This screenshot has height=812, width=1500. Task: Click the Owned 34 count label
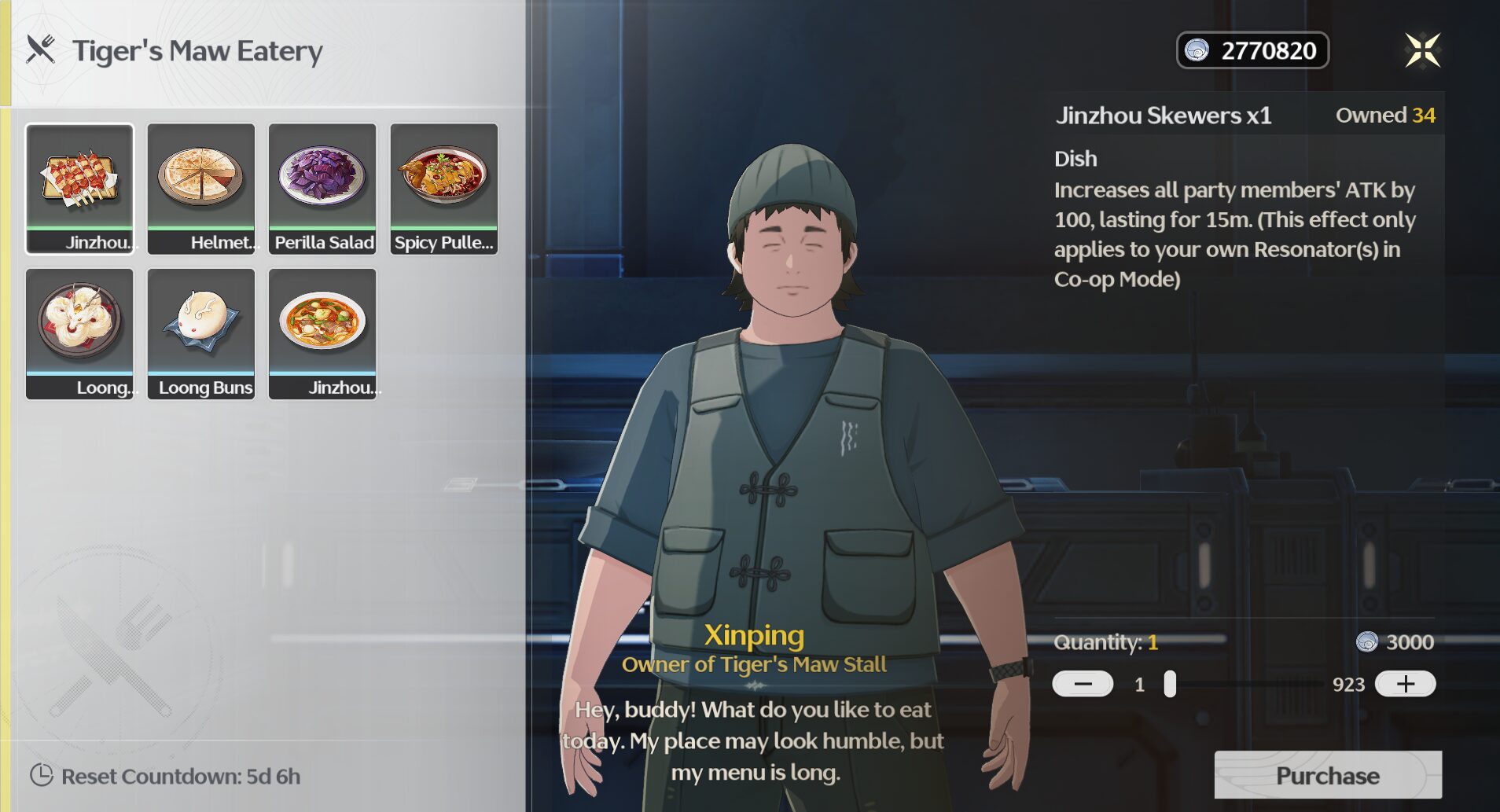point(1386,115)
